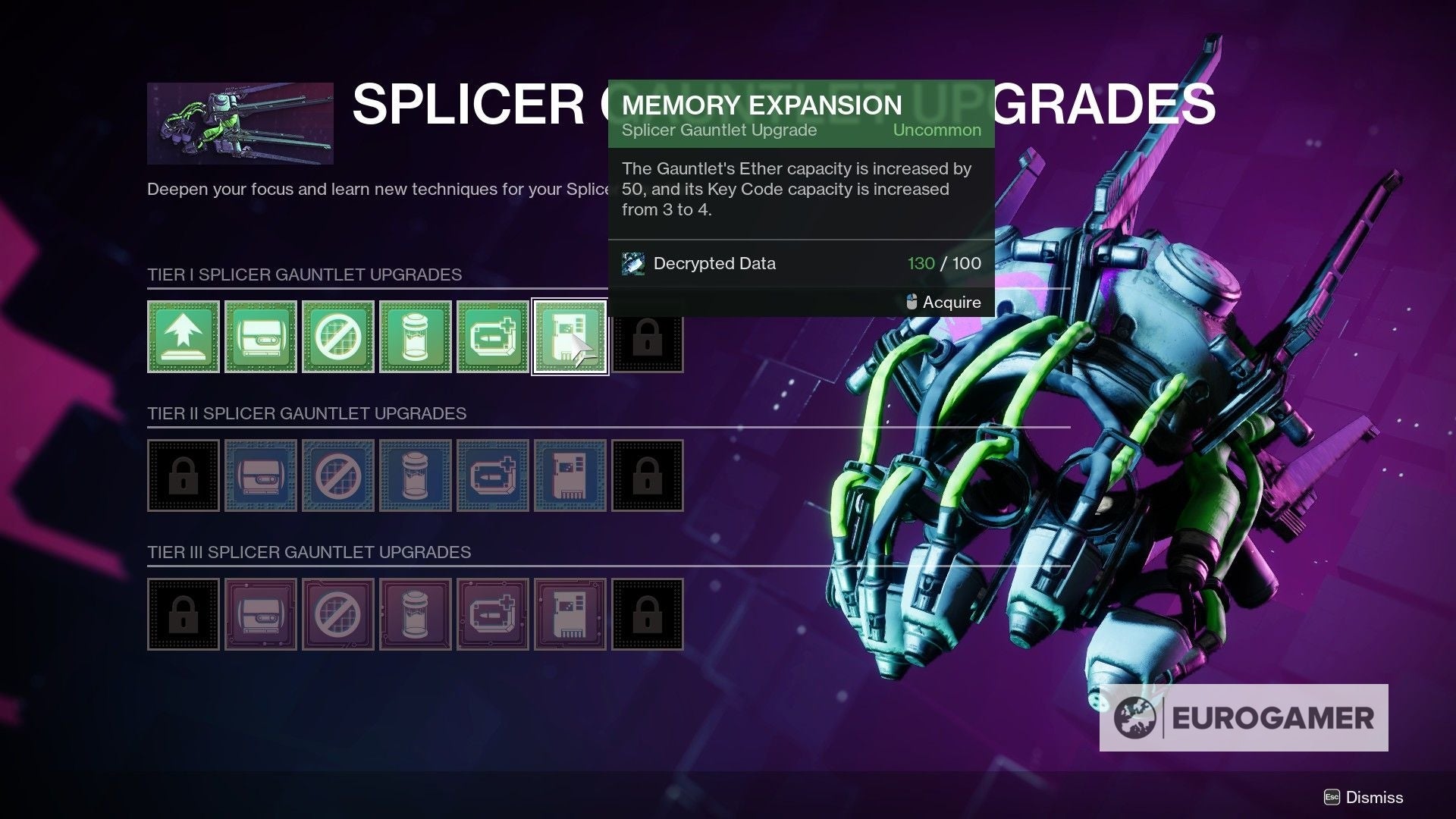The height and width of the screenshot is (819, 1456).
Task: Choose the Tier I green cassette upgrade
Action: [x=261, y=337]
